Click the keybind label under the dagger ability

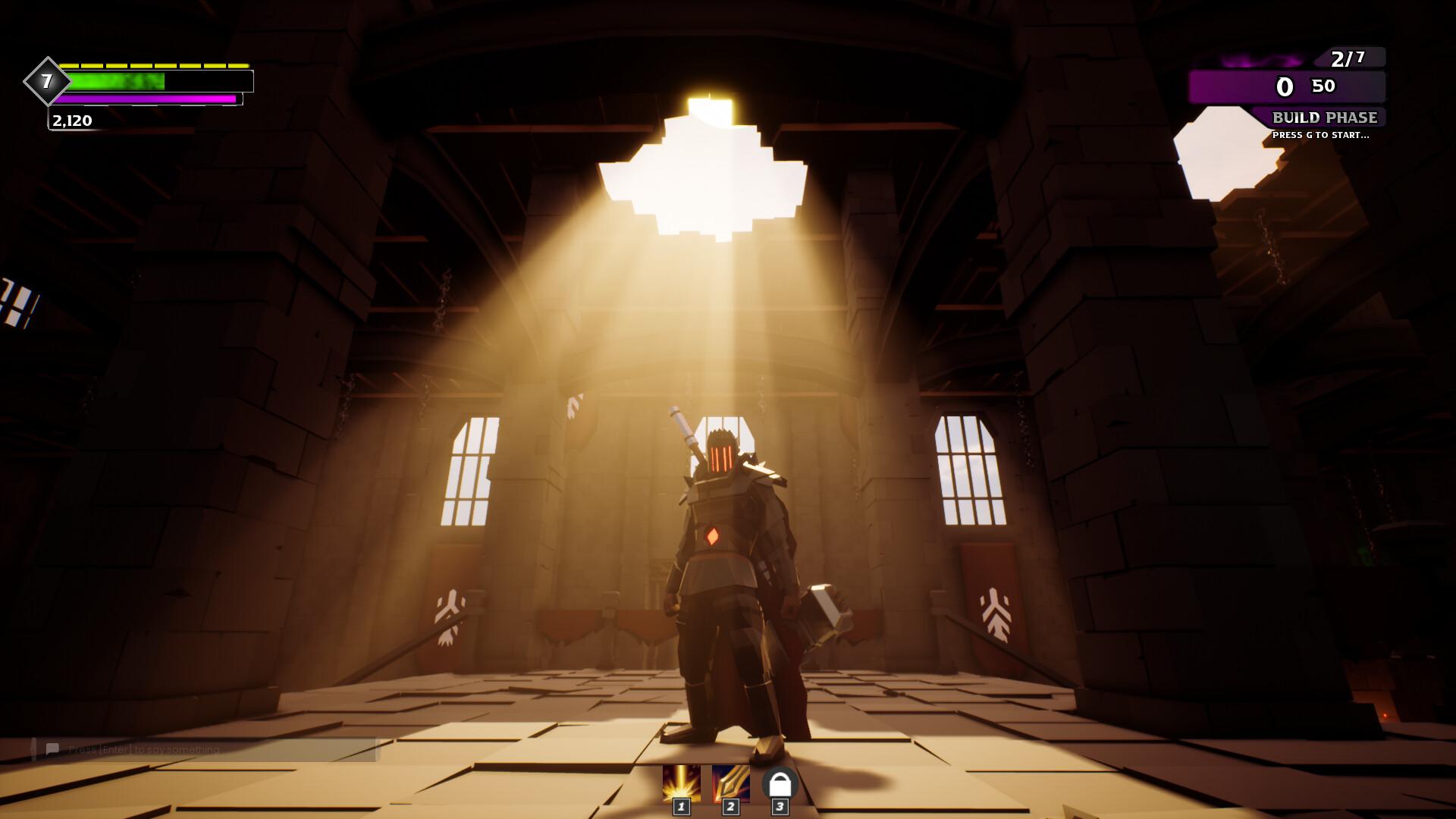[730, 808]
